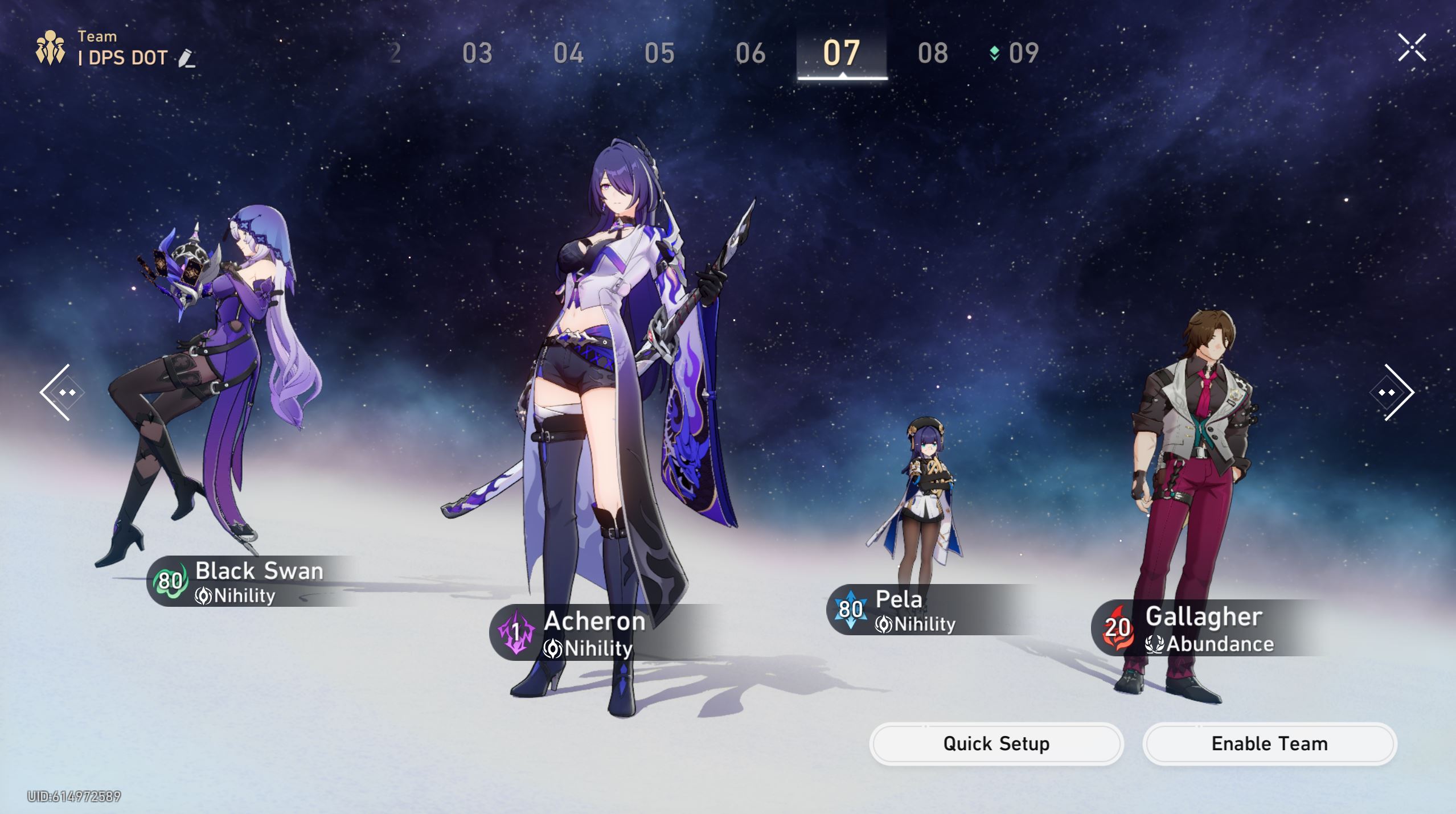Screen dimensions: 1456x814
Task: Close the team setup screen
Action: (1412, 47)
